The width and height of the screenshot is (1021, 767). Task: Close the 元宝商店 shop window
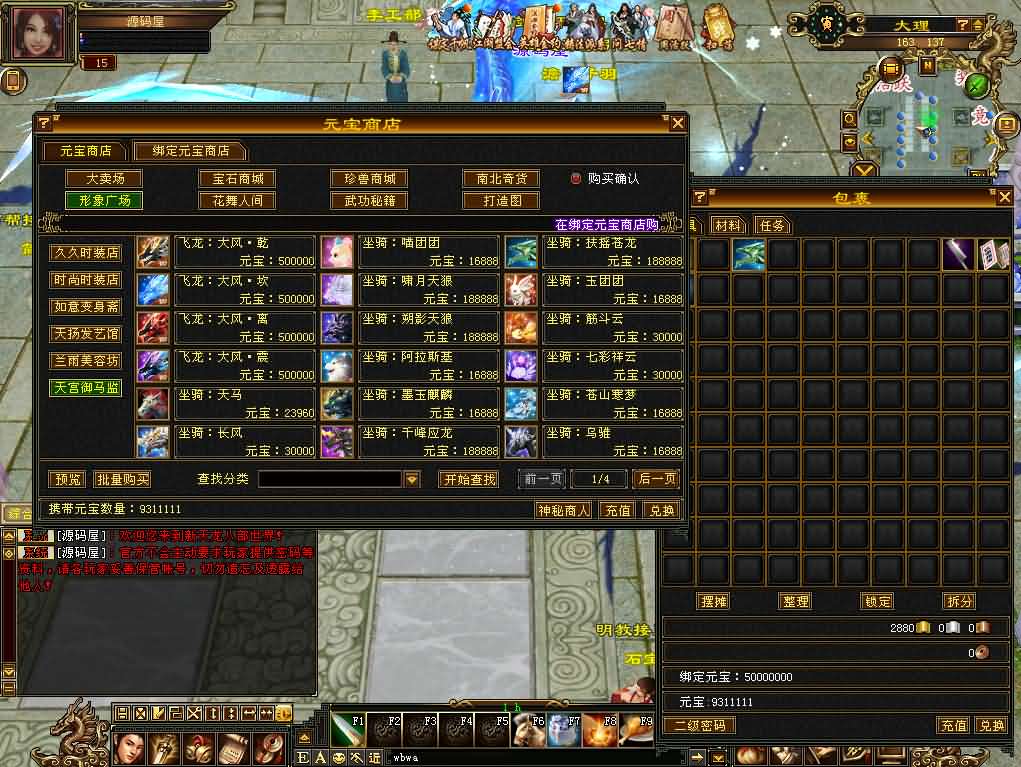pos(678,123)
